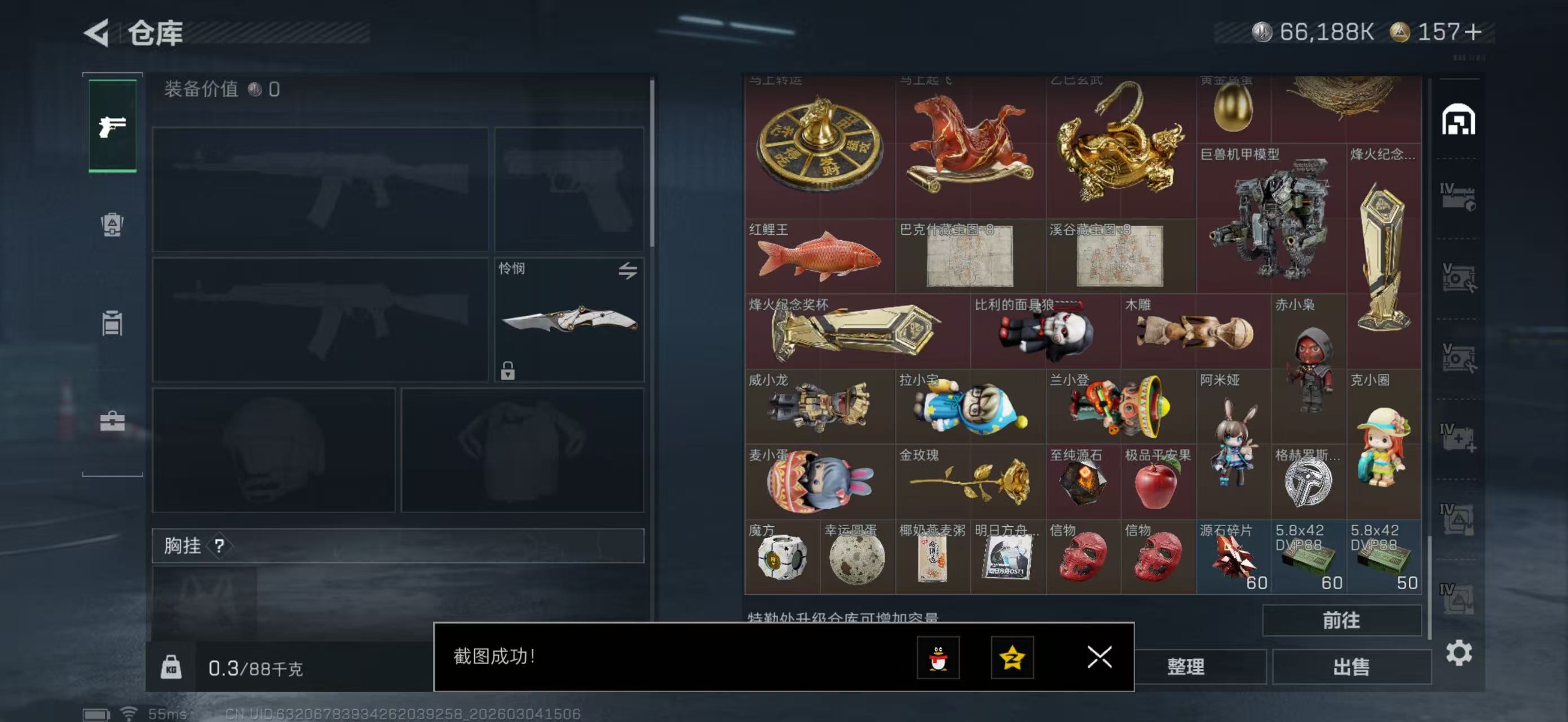1568x722 pixels.
Task: Open the 出售 sell option
Action: point(1351,667)
